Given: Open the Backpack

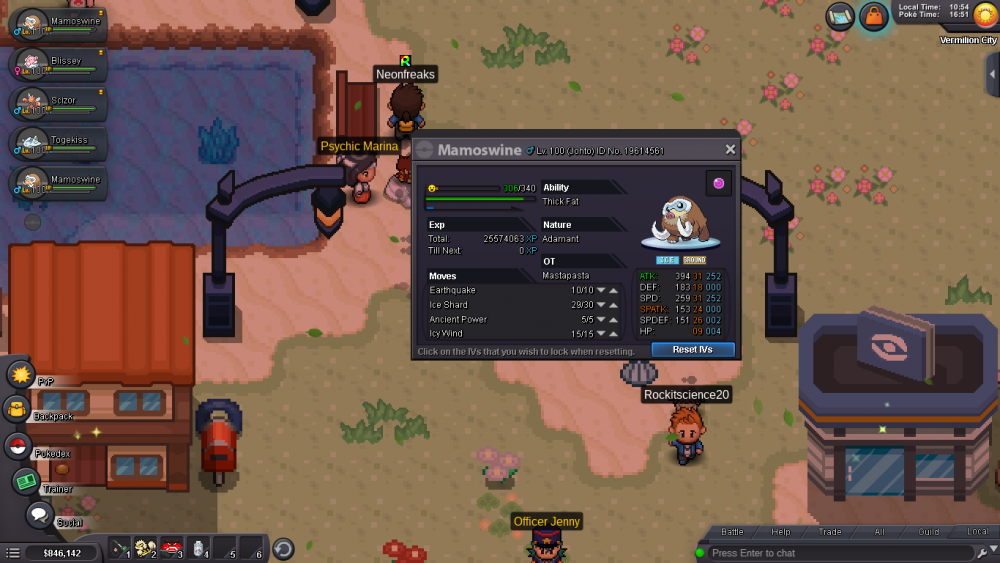Looking at the screenshot, I should pos(17,409).
